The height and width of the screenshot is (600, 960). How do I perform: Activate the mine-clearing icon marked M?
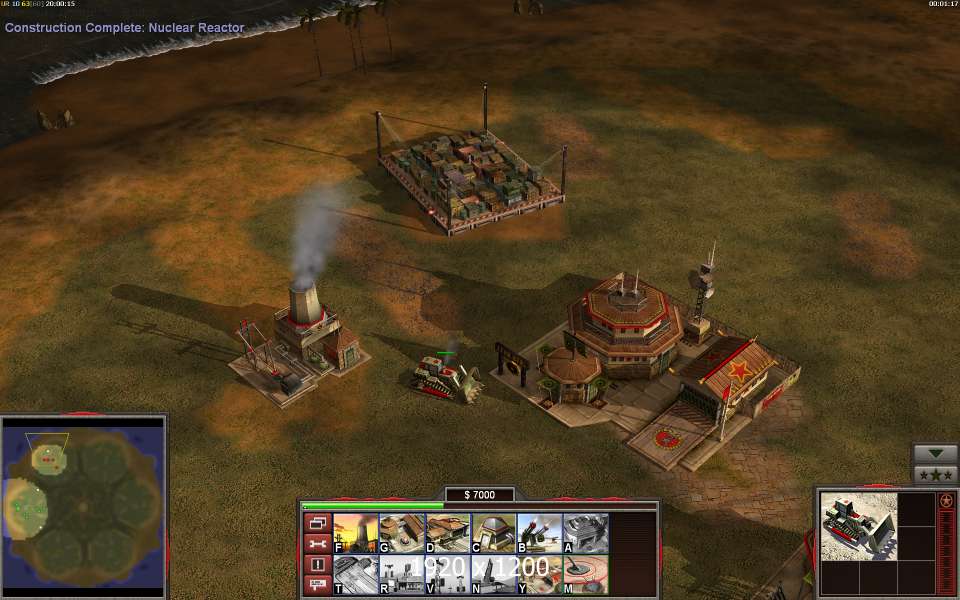[586, 576]
